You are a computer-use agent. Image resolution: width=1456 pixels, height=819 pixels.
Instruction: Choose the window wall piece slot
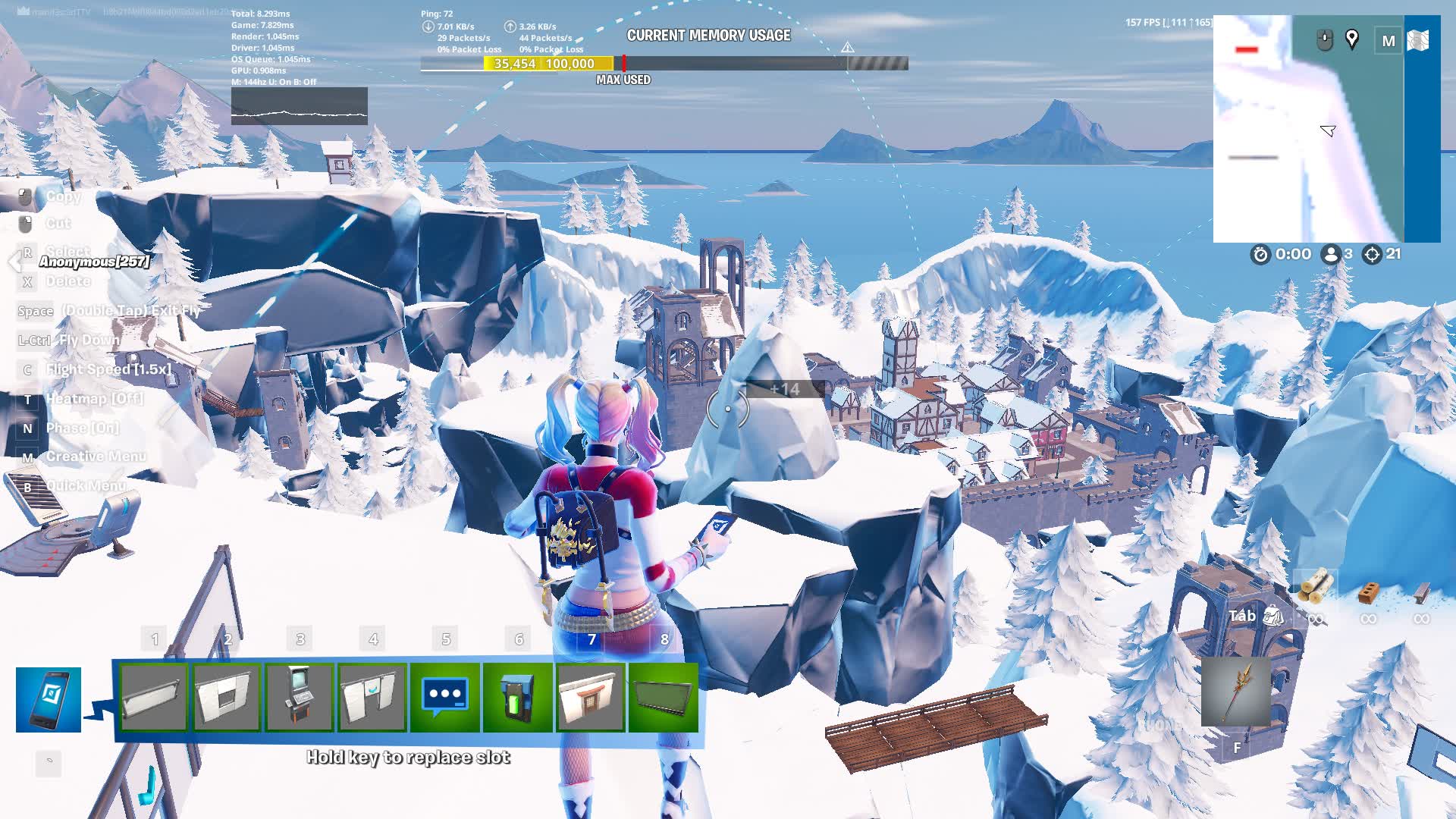tap(227, 697)
